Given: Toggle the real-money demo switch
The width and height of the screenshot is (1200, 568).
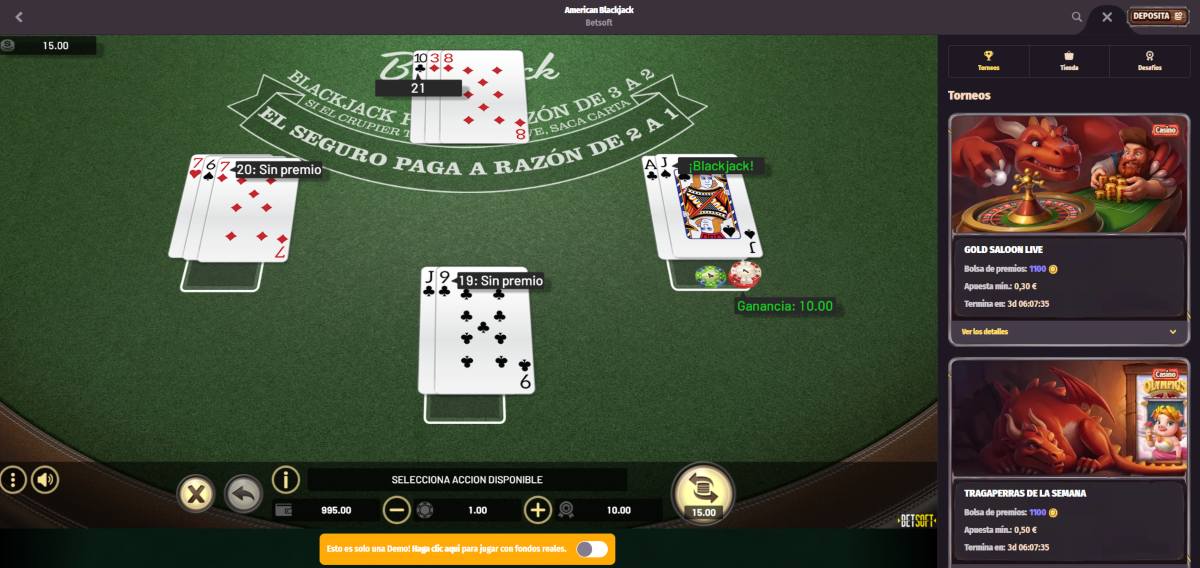Looking at the screenshot, I should pos(591,548).
